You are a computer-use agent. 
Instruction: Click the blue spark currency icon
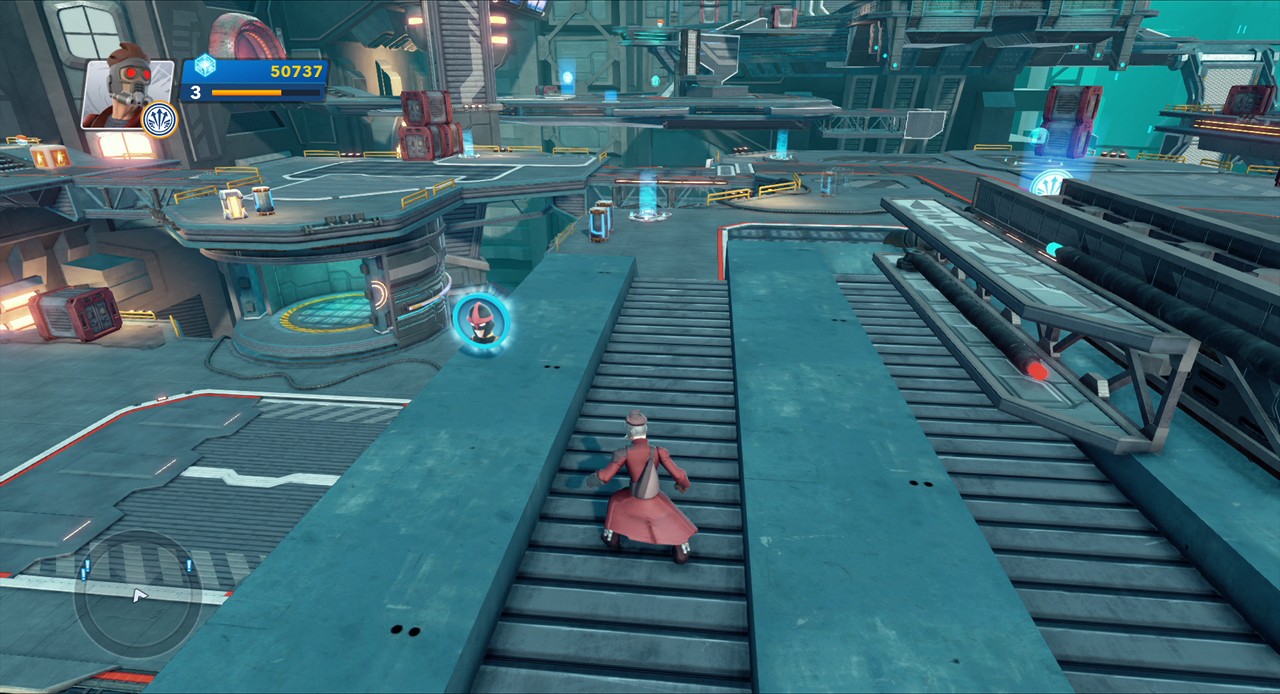coord(204,66)
